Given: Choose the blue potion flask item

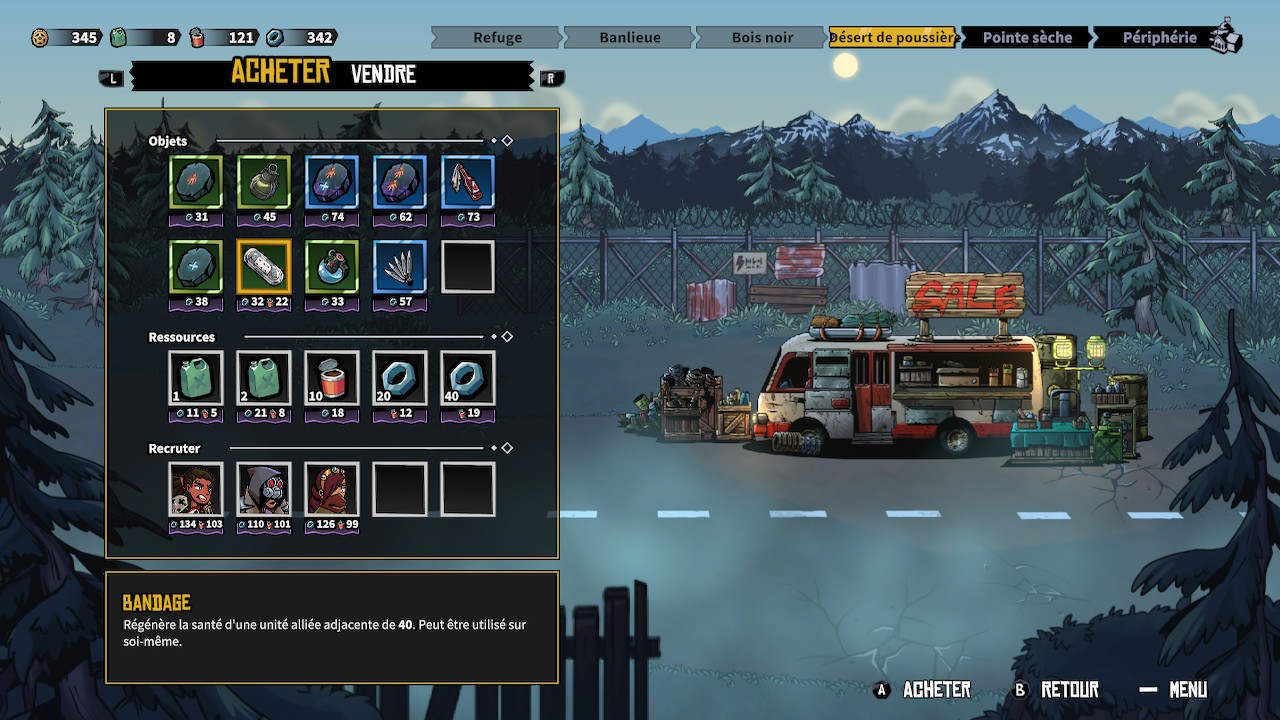Looking at the screenshot, I should tap(332, 267).
